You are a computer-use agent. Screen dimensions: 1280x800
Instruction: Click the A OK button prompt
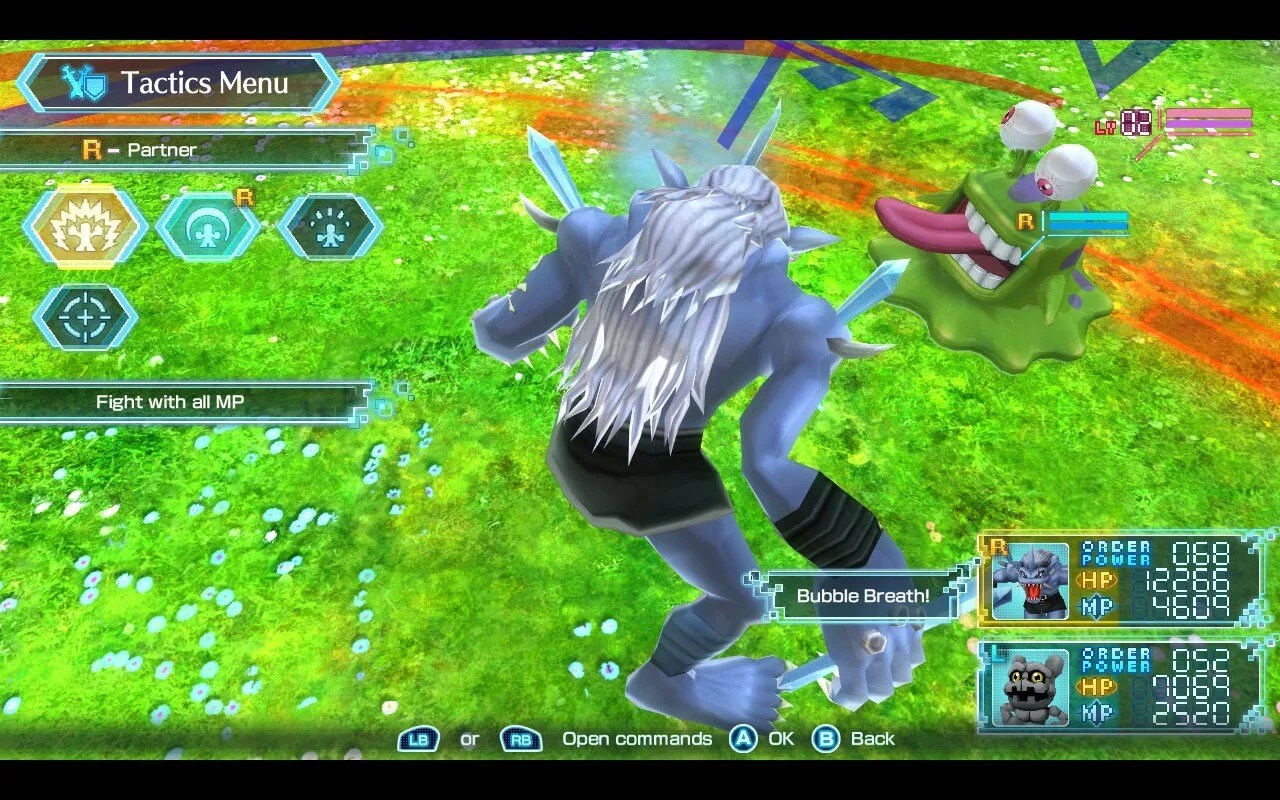tap(742, 739)
